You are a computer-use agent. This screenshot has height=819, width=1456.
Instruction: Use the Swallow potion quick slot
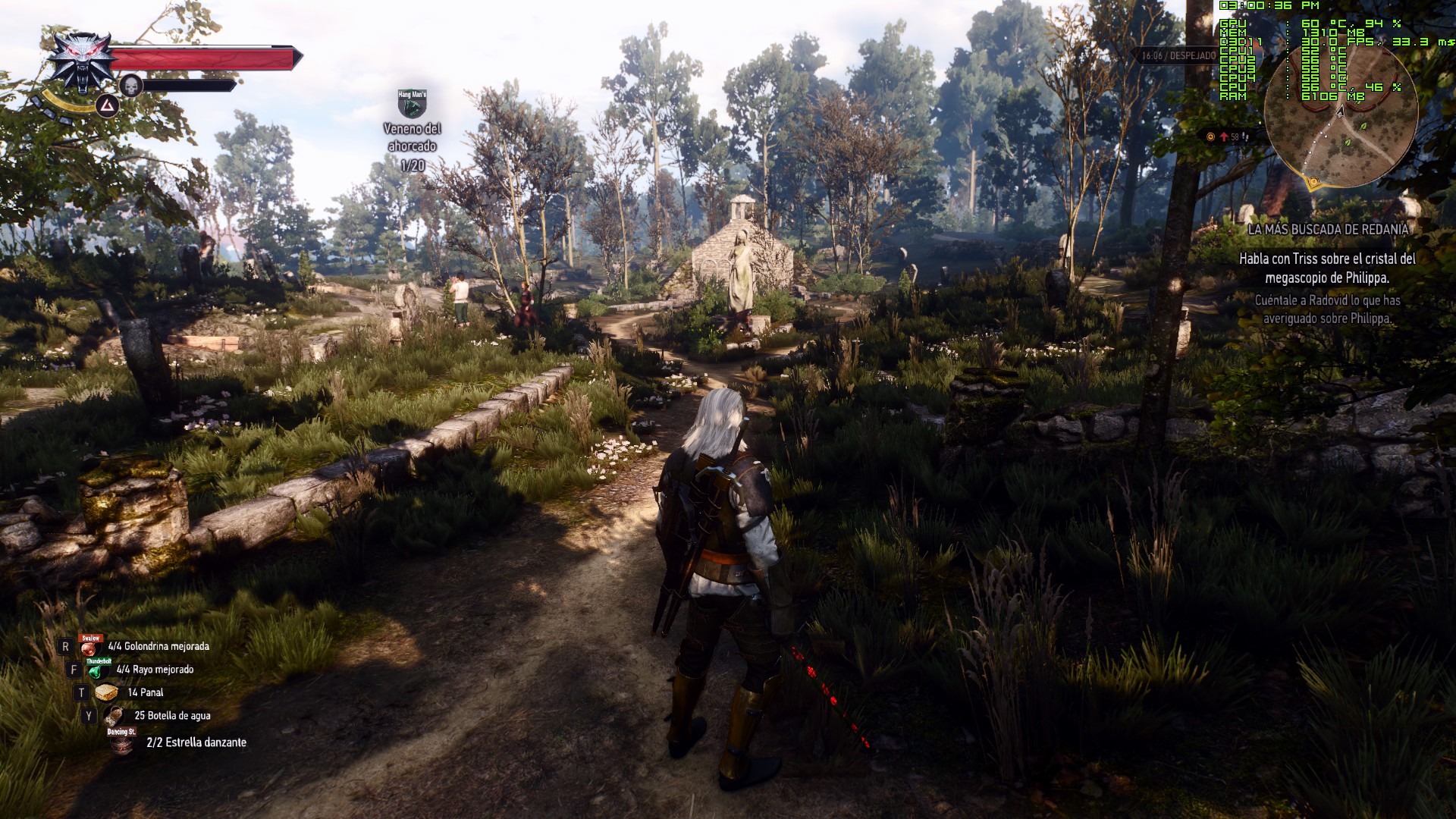(x=92, y=647)
